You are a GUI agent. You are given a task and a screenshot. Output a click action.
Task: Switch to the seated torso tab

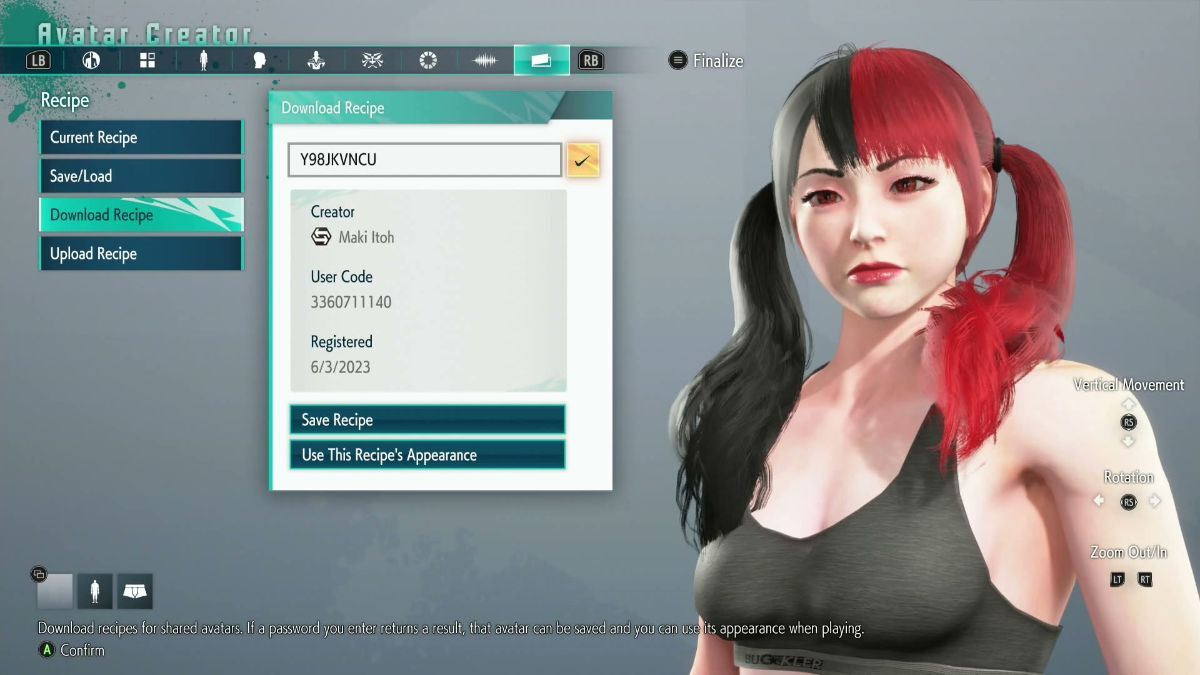pyautogui.click(x=316, y=61)
